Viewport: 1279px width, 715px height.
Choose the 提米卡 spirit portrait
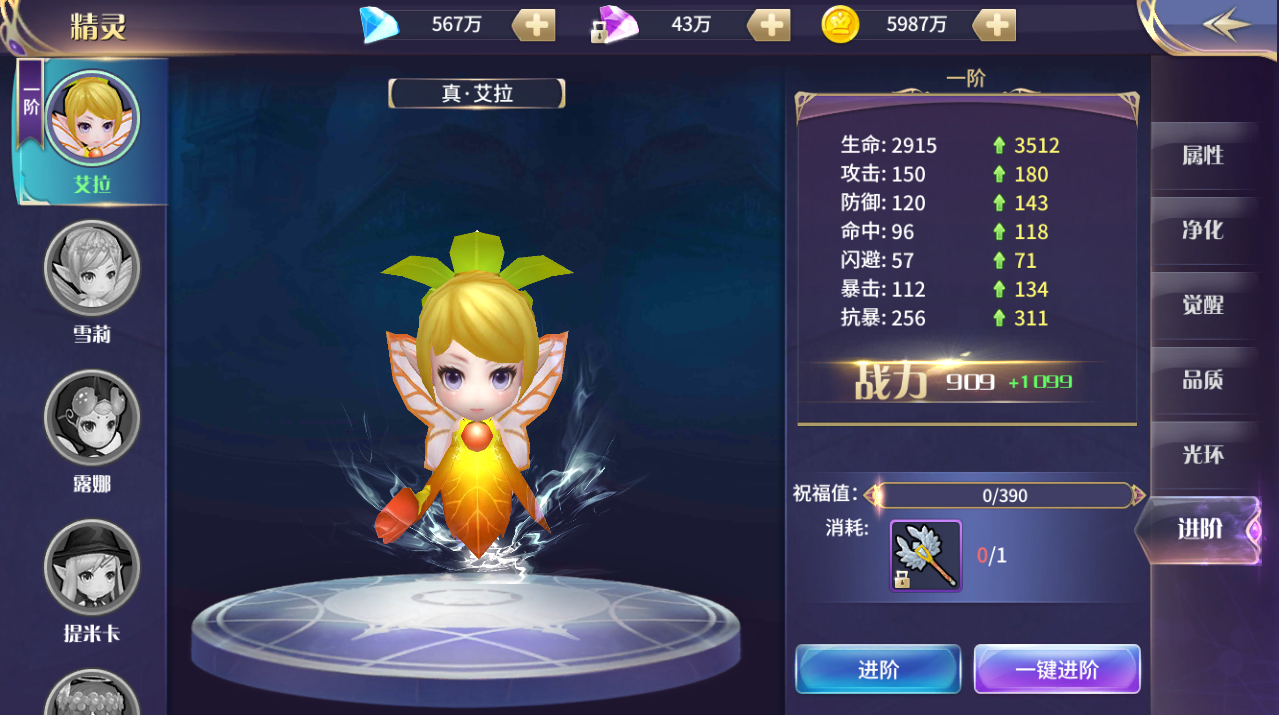[x=92, y=567]
